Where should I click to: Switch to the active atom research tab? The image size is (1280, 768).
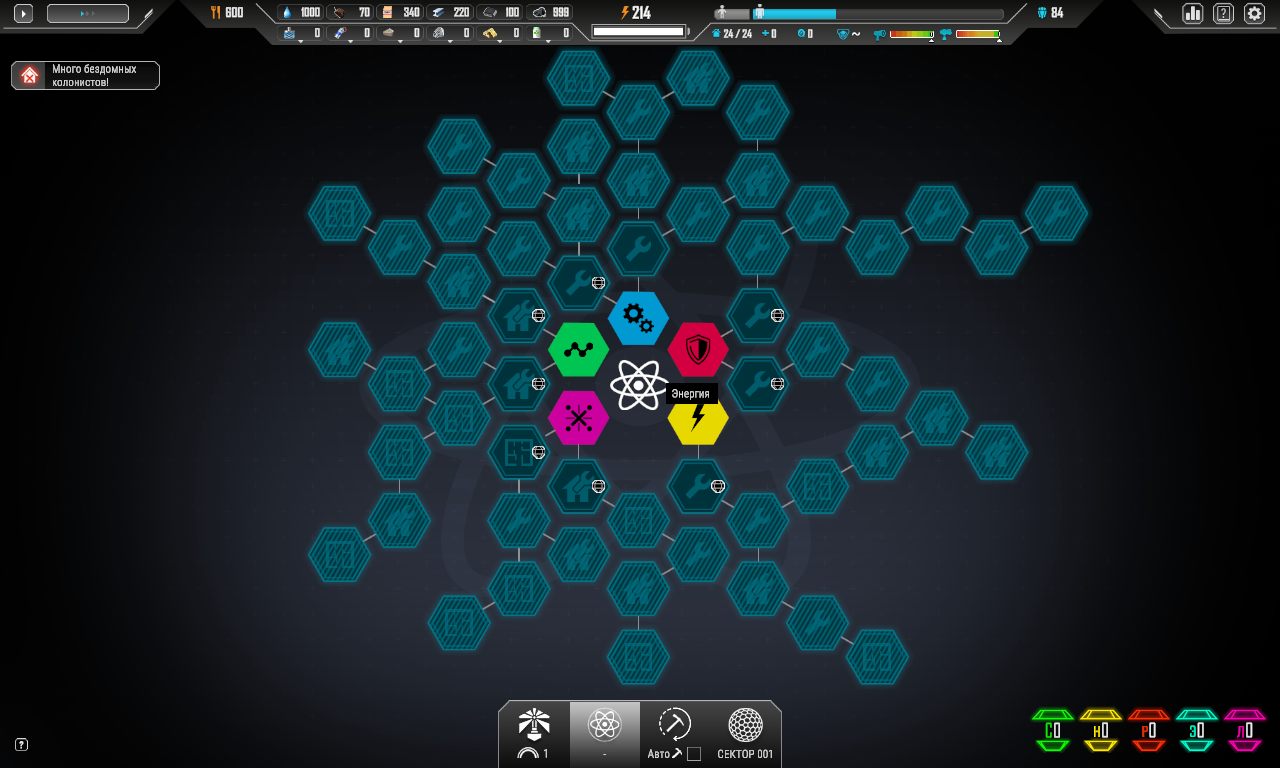[603, 723]
